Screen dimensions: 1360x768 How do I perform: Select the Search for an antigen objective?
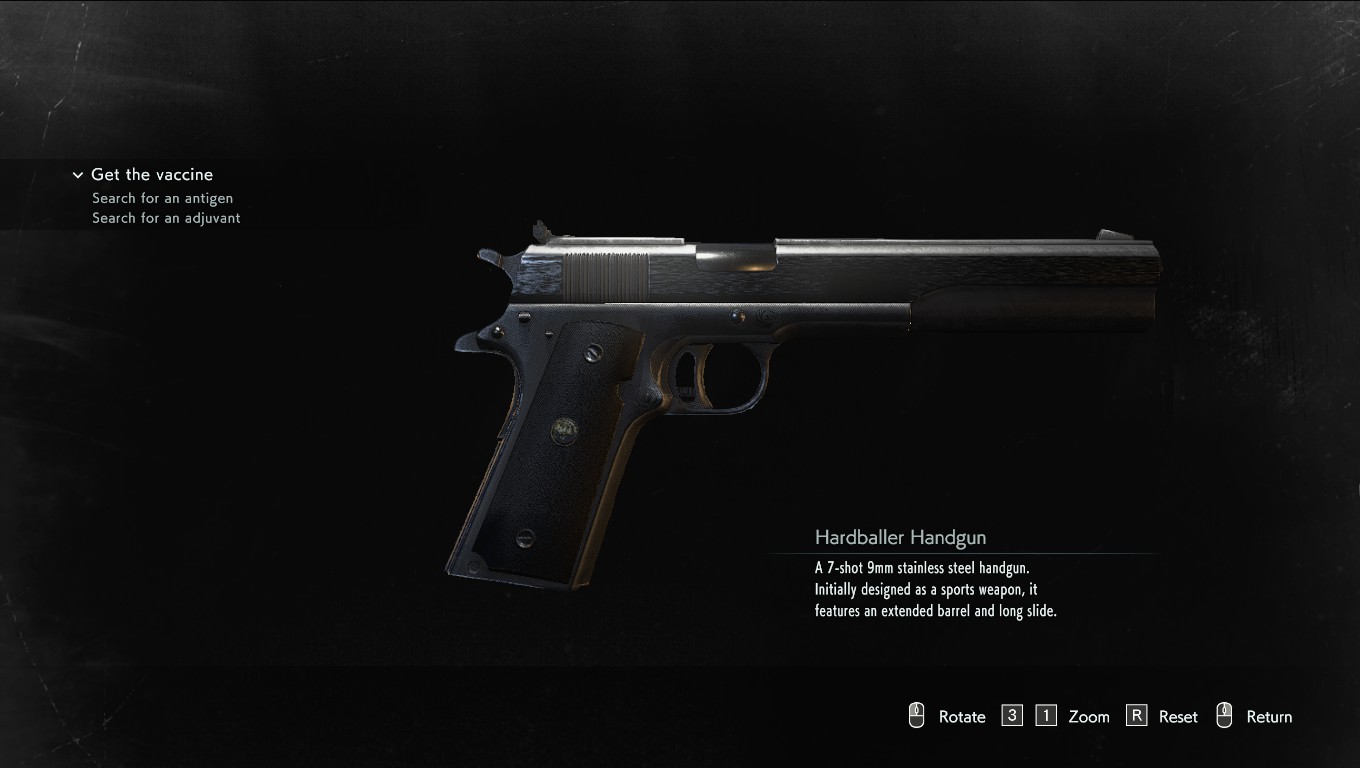[162, 198]
